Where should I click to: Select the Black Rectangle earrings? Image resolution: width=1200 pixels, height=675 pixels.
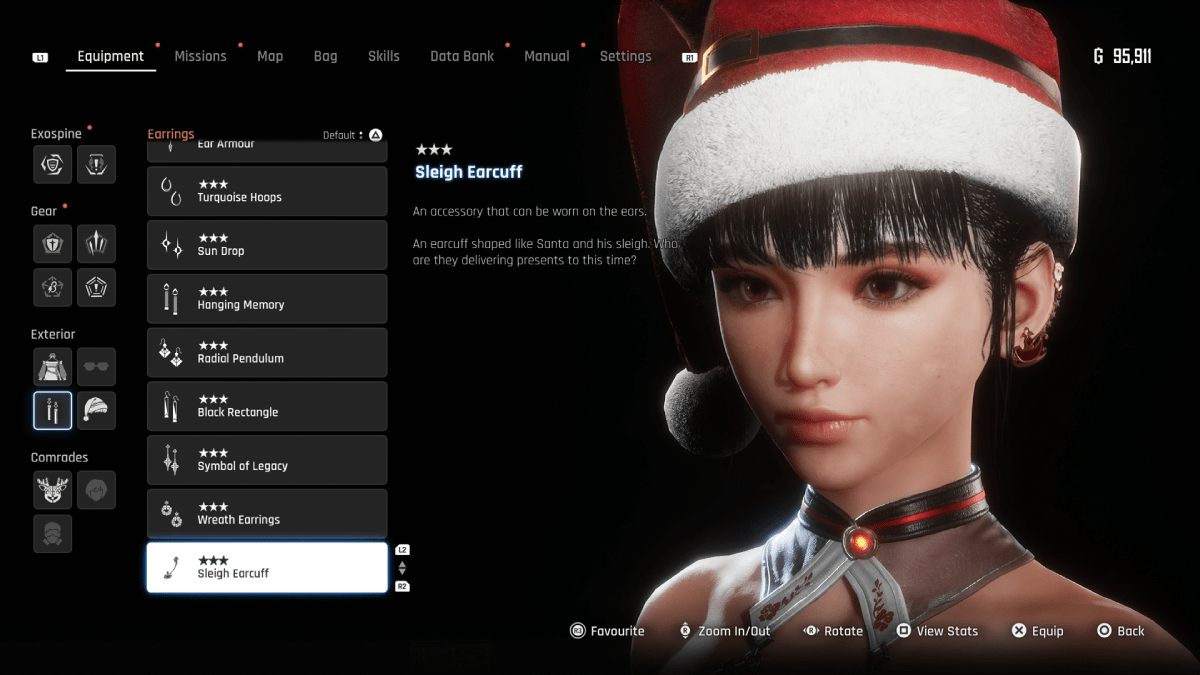pyautogui.click(x=267, y=406)
